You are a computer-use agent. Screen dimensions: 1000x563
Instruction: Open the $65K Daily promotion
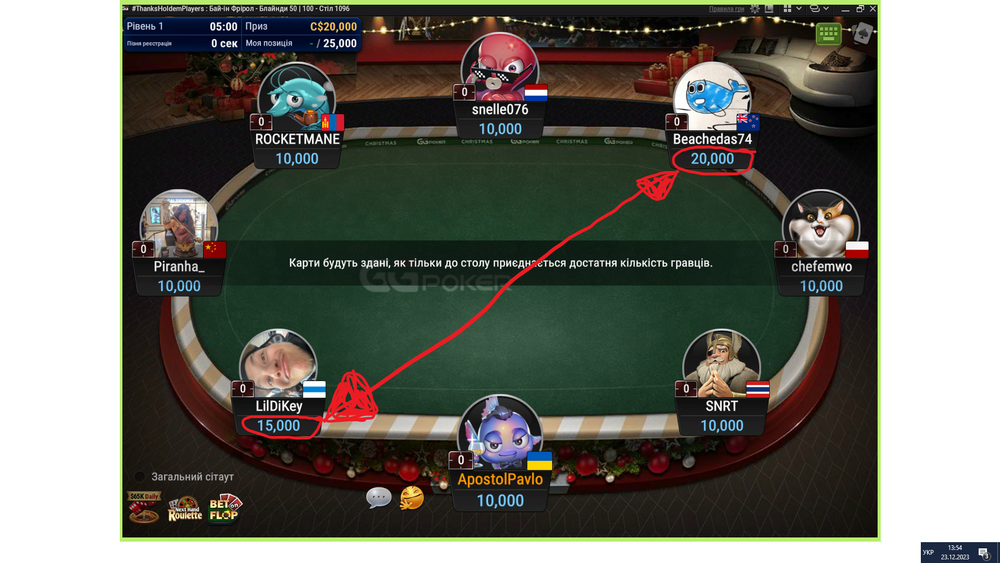[x=144, y=507]
